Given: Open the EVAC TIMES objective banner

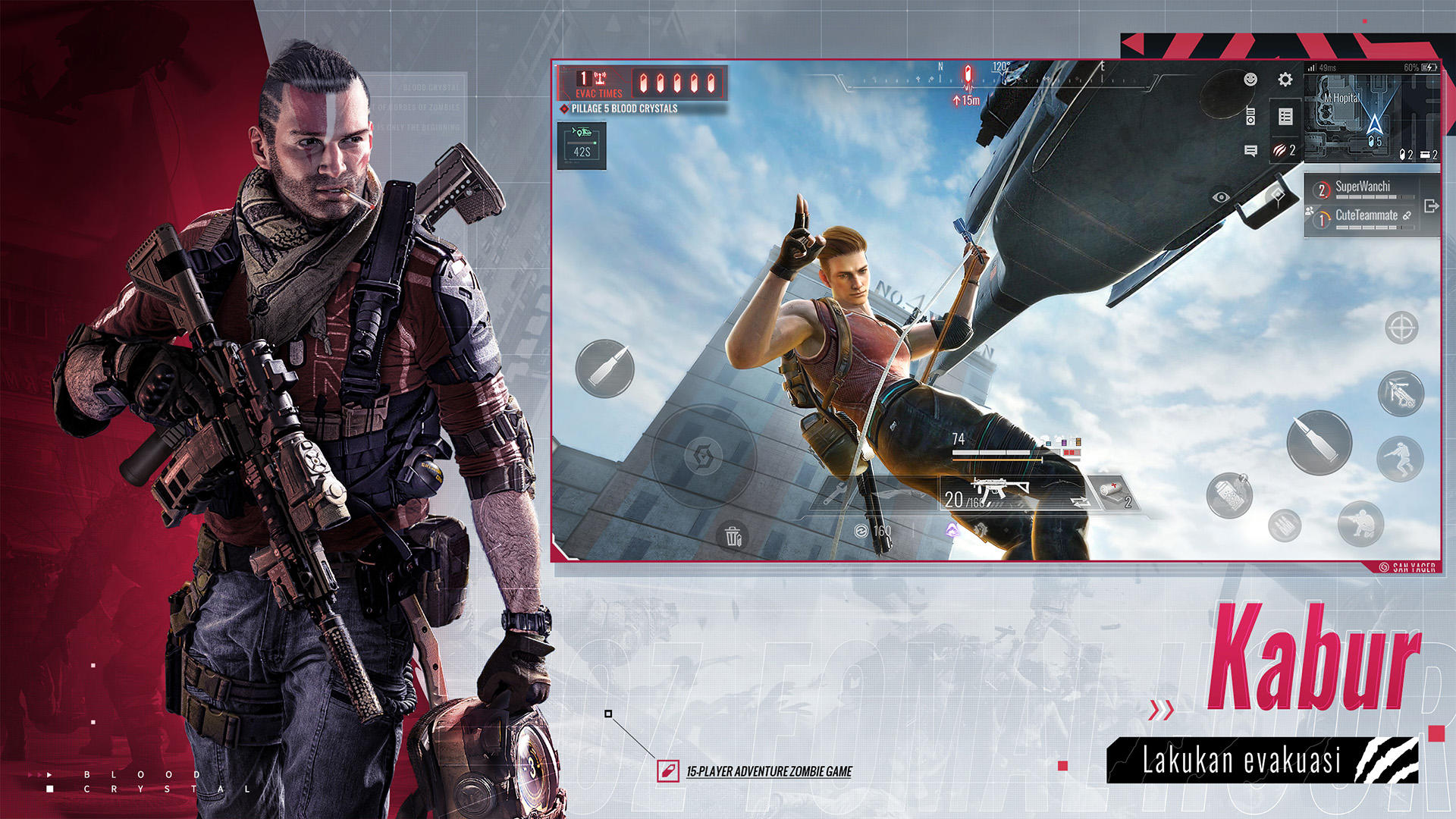Looking at the screenshot, I should pos(599,81).
